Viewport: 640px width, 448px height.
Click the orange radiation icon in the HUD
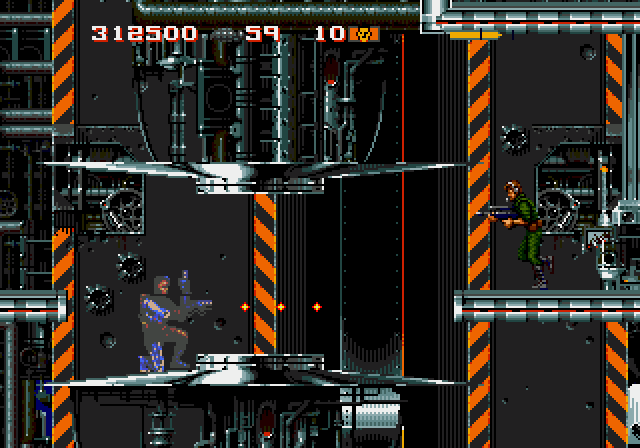point(363,34)
